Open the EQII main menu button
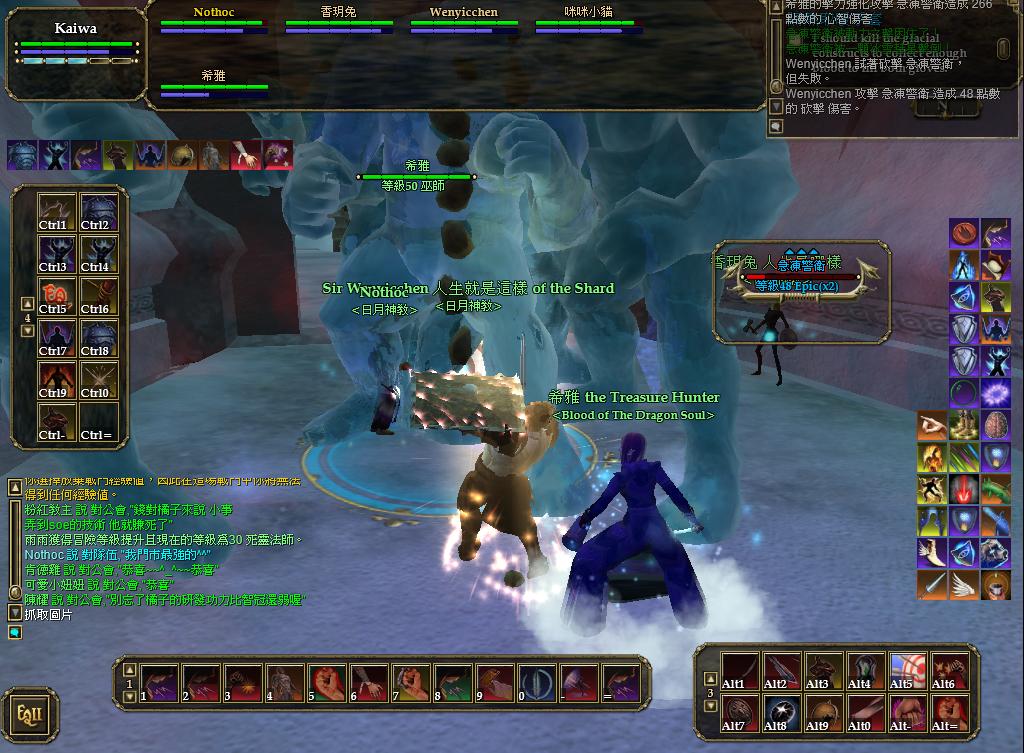This screenshot has width=1024, height=753. point(29,714)
